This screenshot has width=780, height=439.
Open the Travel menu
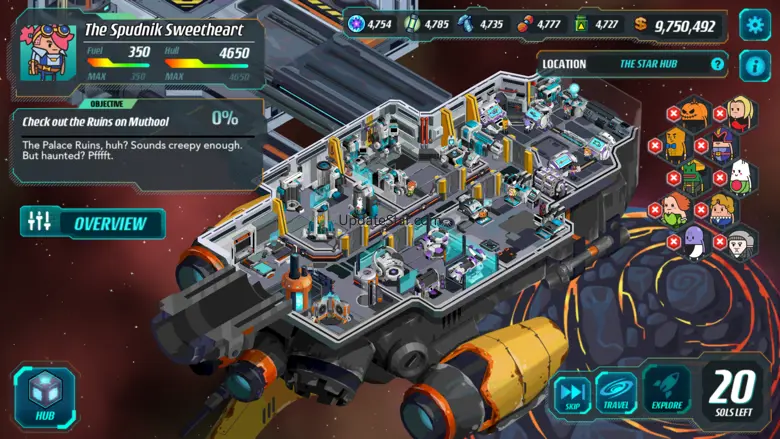[x=617, y=393]
